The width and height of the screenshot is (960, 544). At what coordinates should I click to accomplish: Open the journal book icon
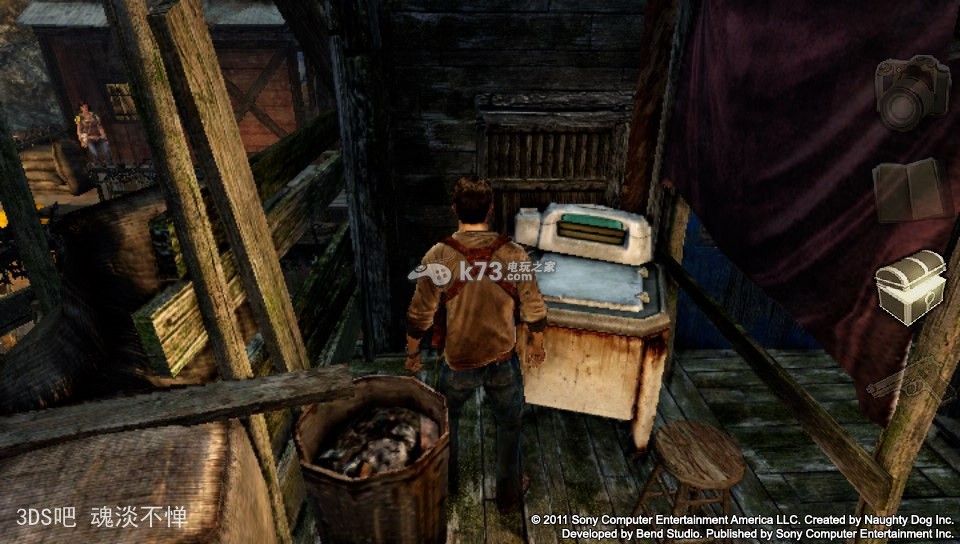[910, 190]
